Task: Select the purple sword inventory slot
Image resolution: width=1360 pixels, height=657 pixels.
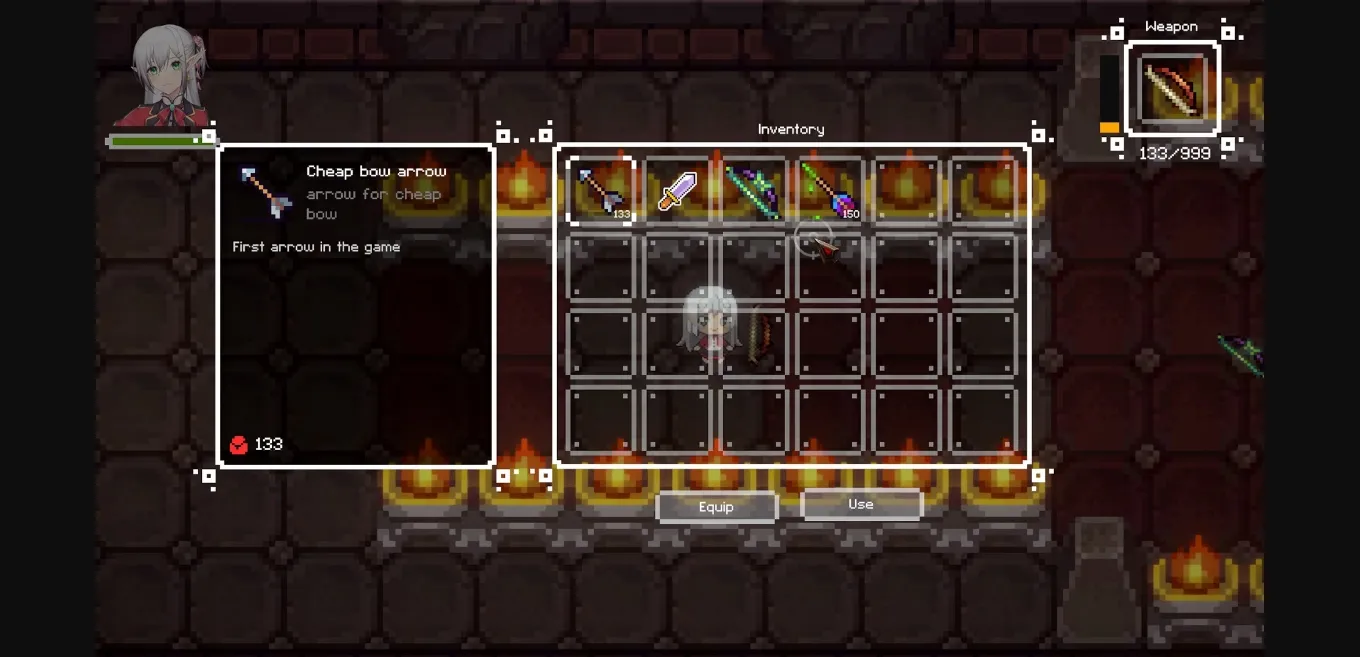Action: click(677, 191)
